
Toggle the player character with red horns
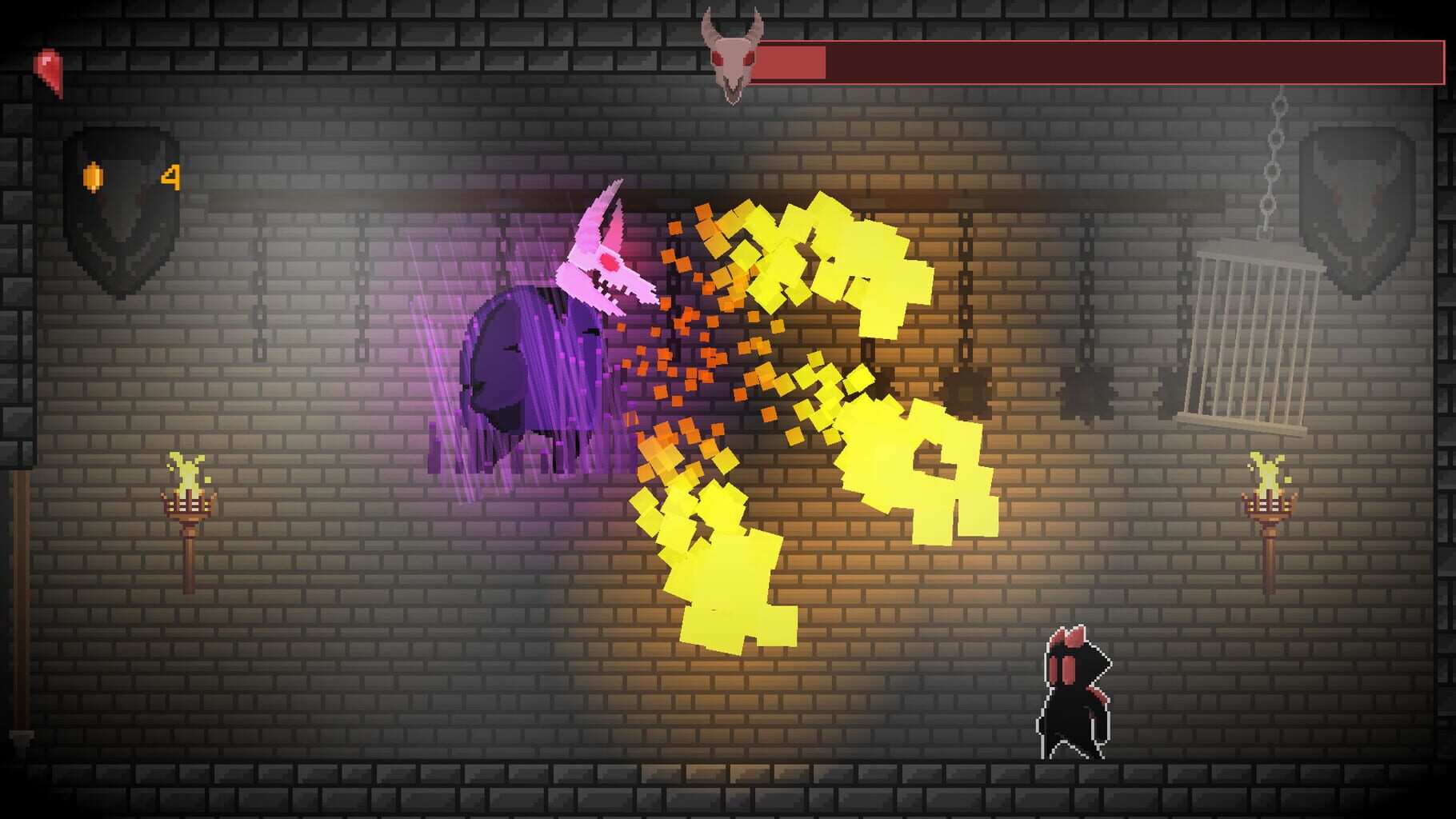1076,696
